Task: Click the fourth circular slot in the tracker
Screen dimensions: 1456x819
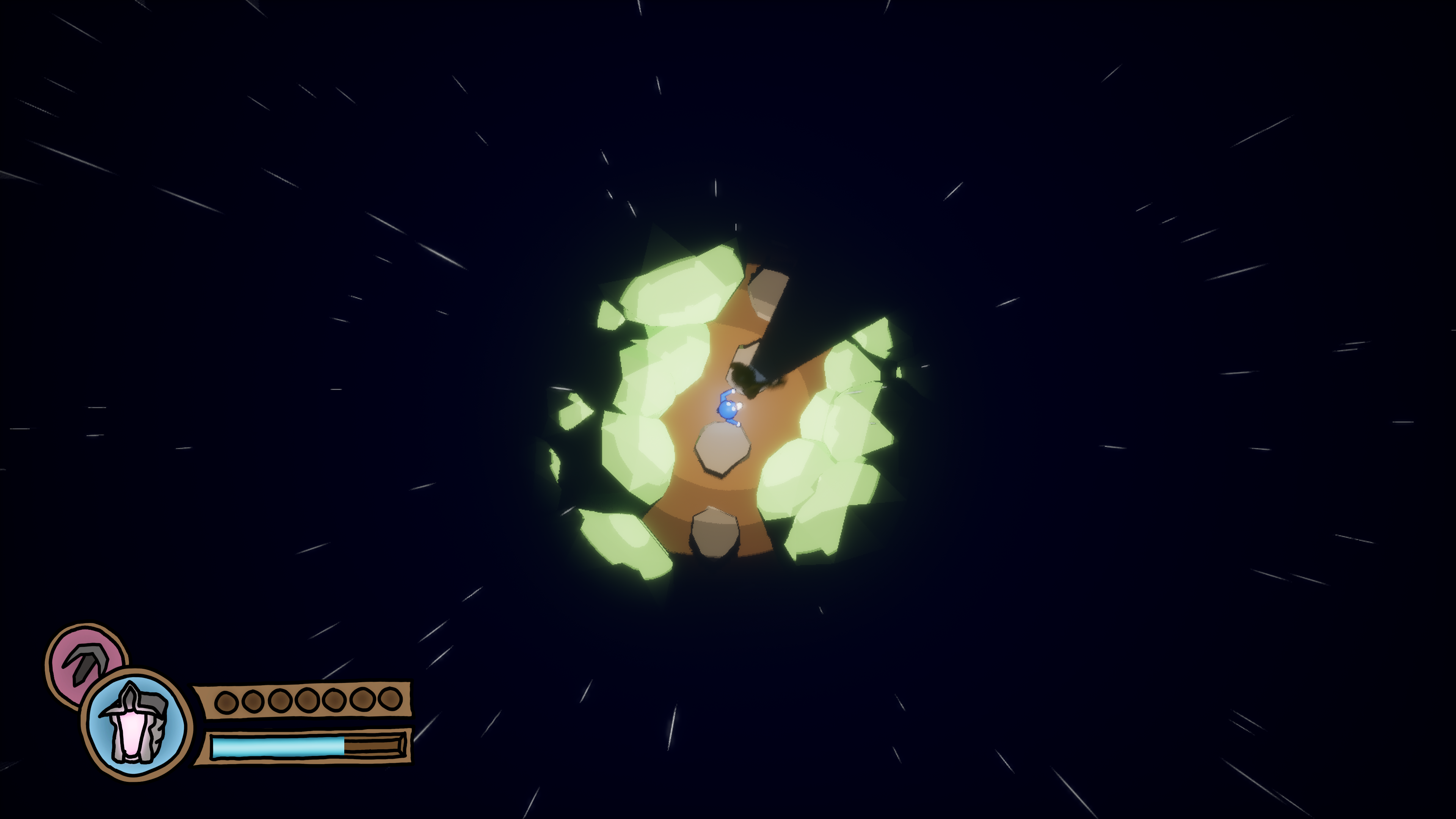Action: [x=308, y=700]
